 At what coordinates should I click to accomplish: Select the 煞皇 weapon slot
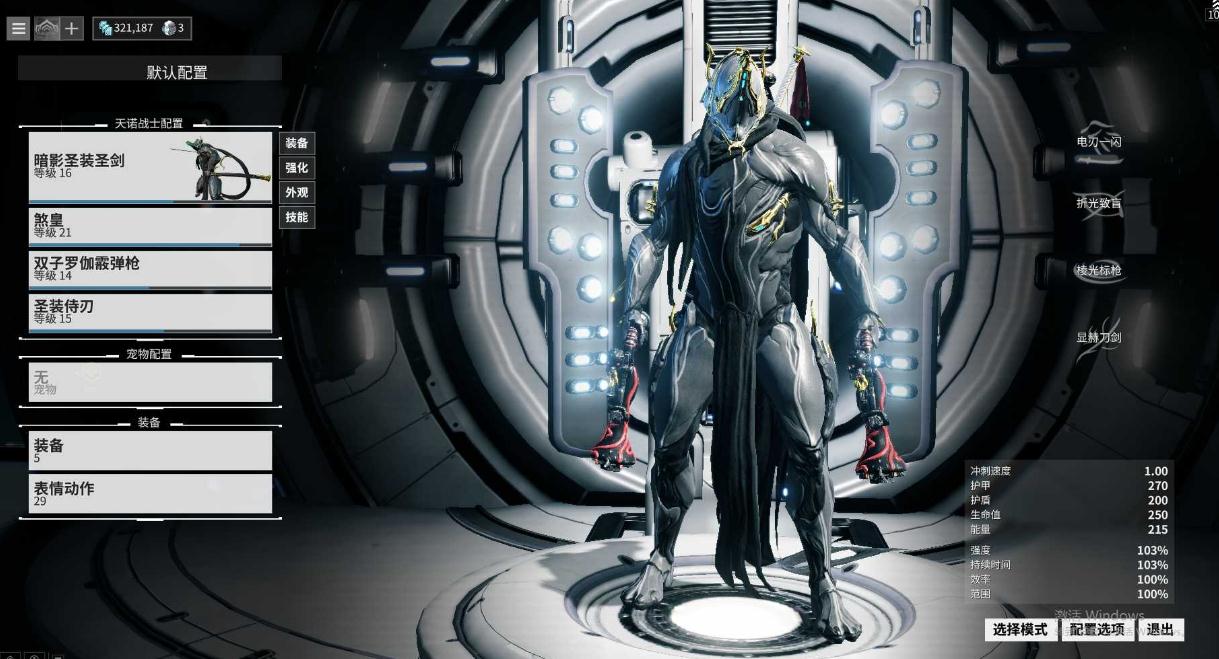coord(150,226)
